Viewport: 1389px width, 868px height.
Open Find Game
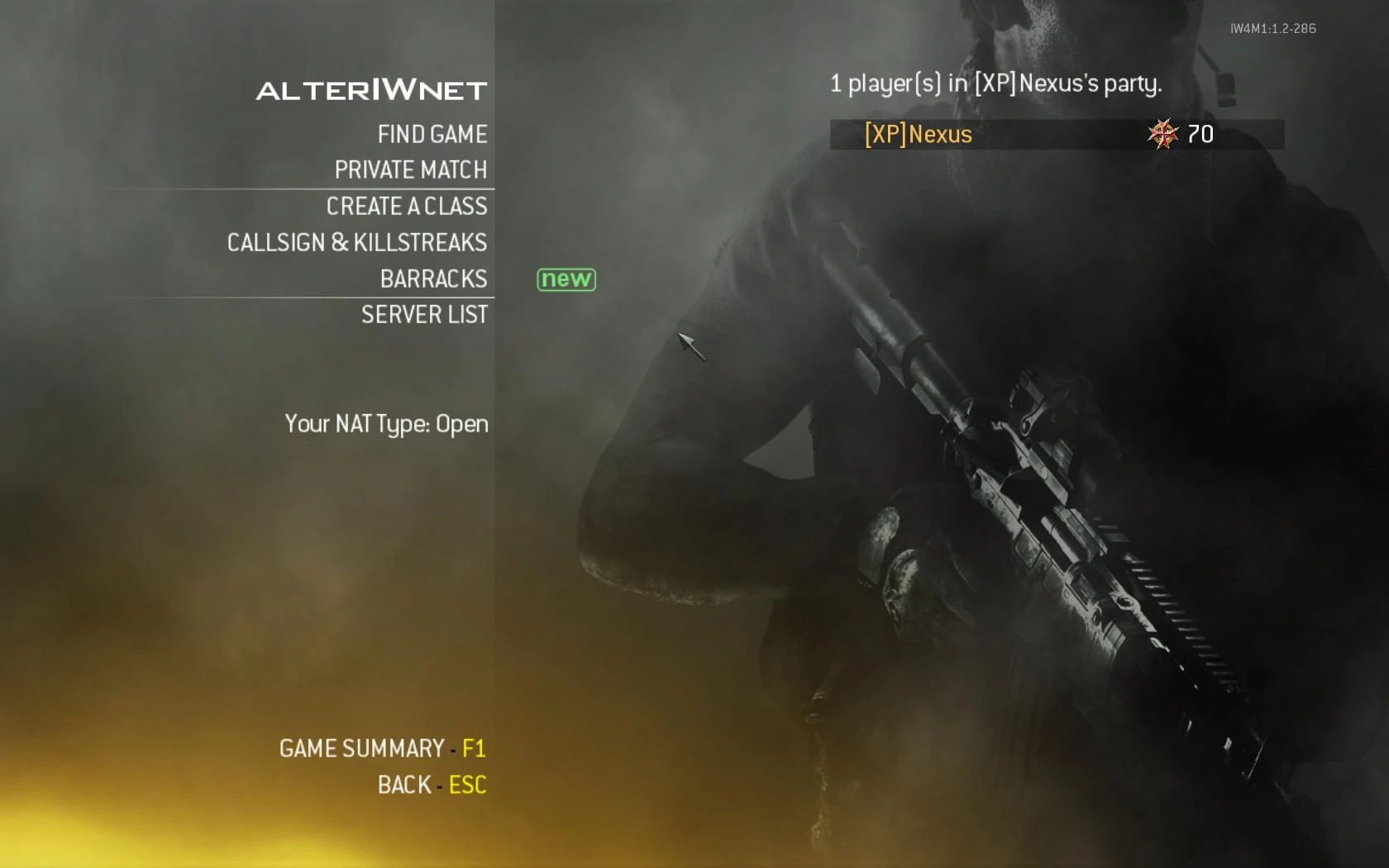pos(432,134)
